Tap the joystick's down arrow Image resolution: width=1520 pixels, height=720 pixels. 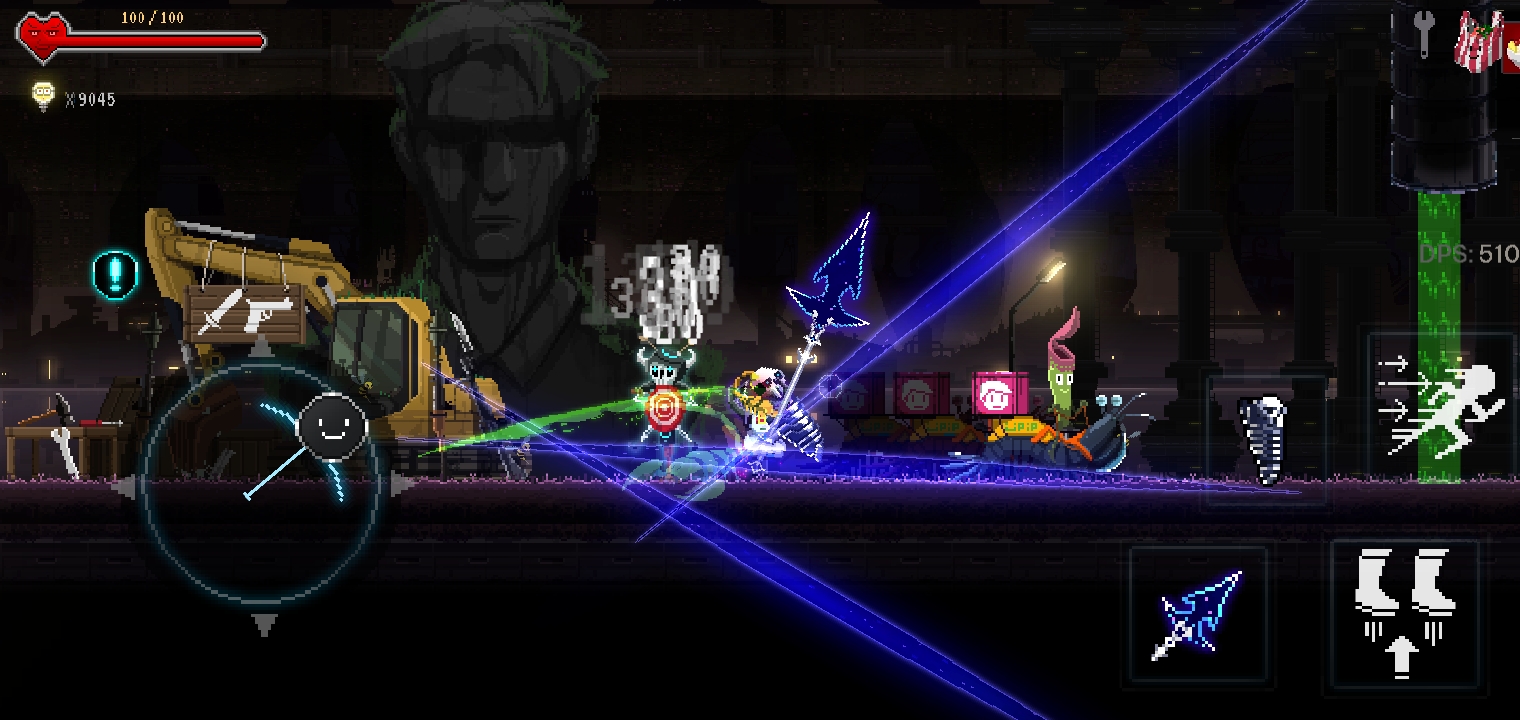click(x=263, y=625)
